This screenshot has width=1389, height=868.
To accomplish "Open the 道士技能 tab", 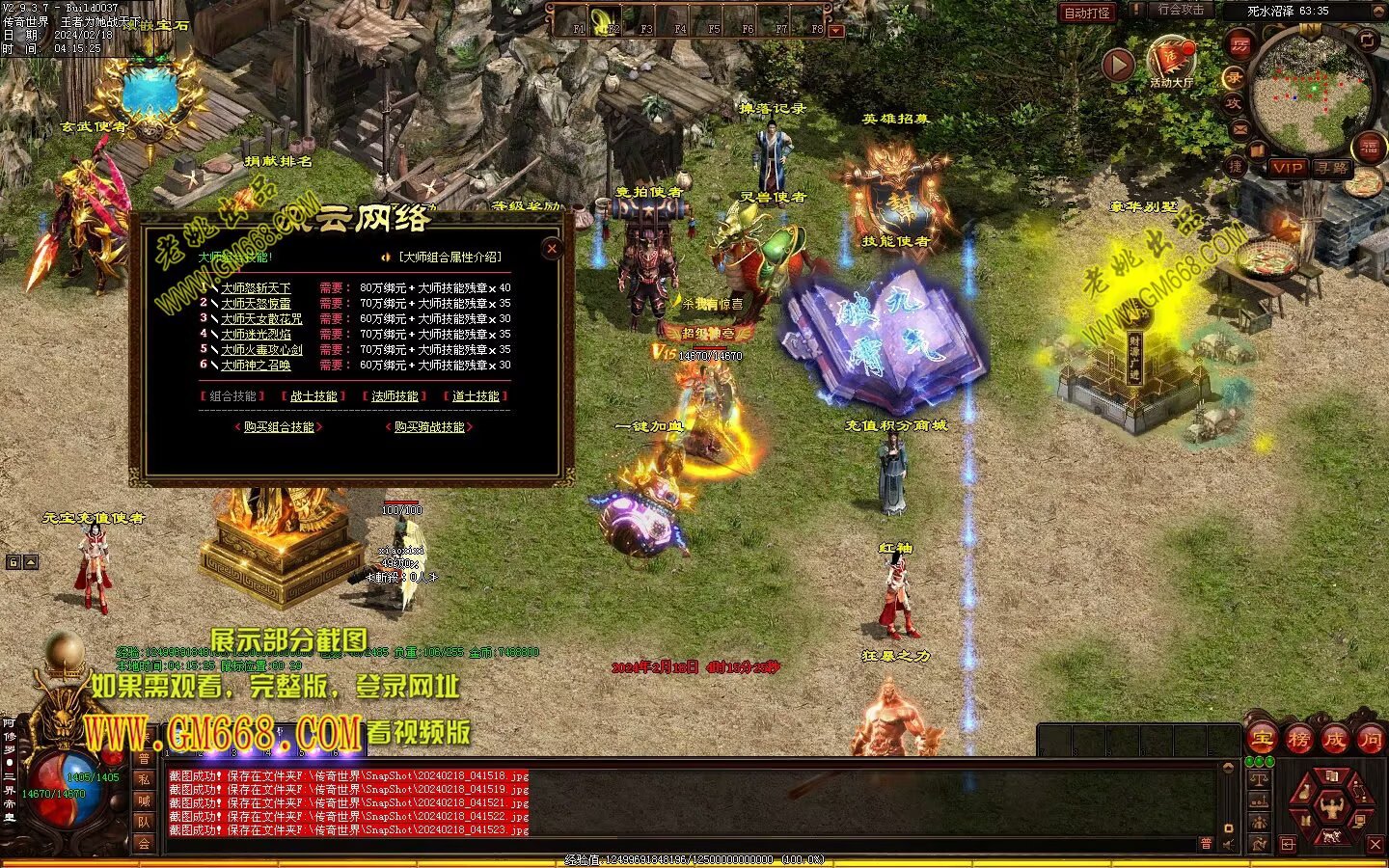I will [476, 396].
